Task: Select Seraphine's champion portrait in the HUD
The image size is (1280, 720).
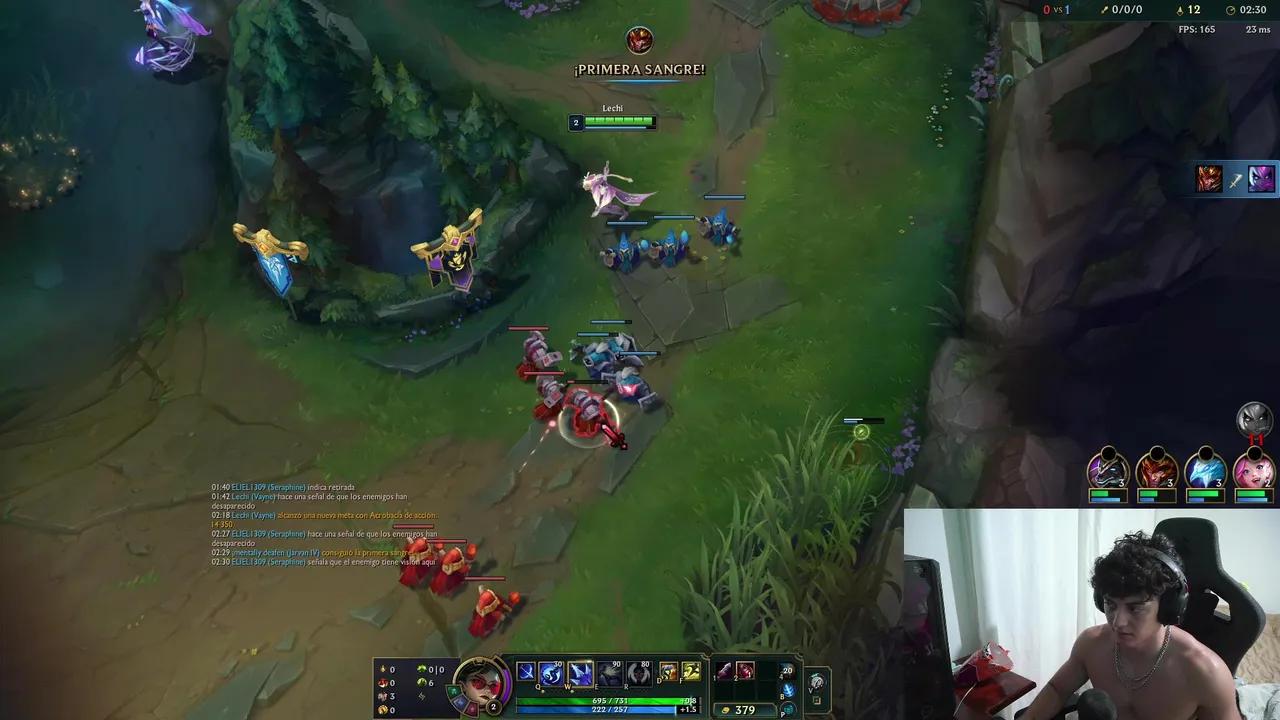Action: click(480, 682)
